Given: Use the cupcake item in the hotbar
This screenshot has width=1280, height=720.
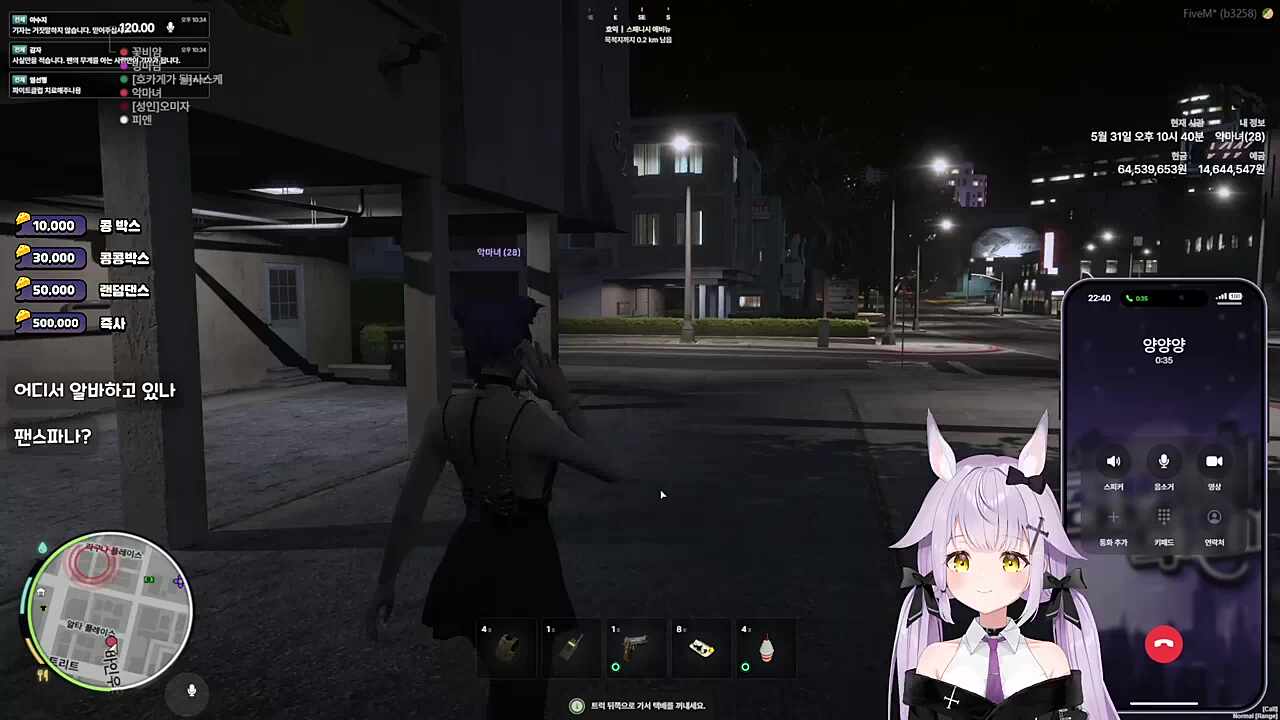Looking at the screenshot, I should (766, 648).
